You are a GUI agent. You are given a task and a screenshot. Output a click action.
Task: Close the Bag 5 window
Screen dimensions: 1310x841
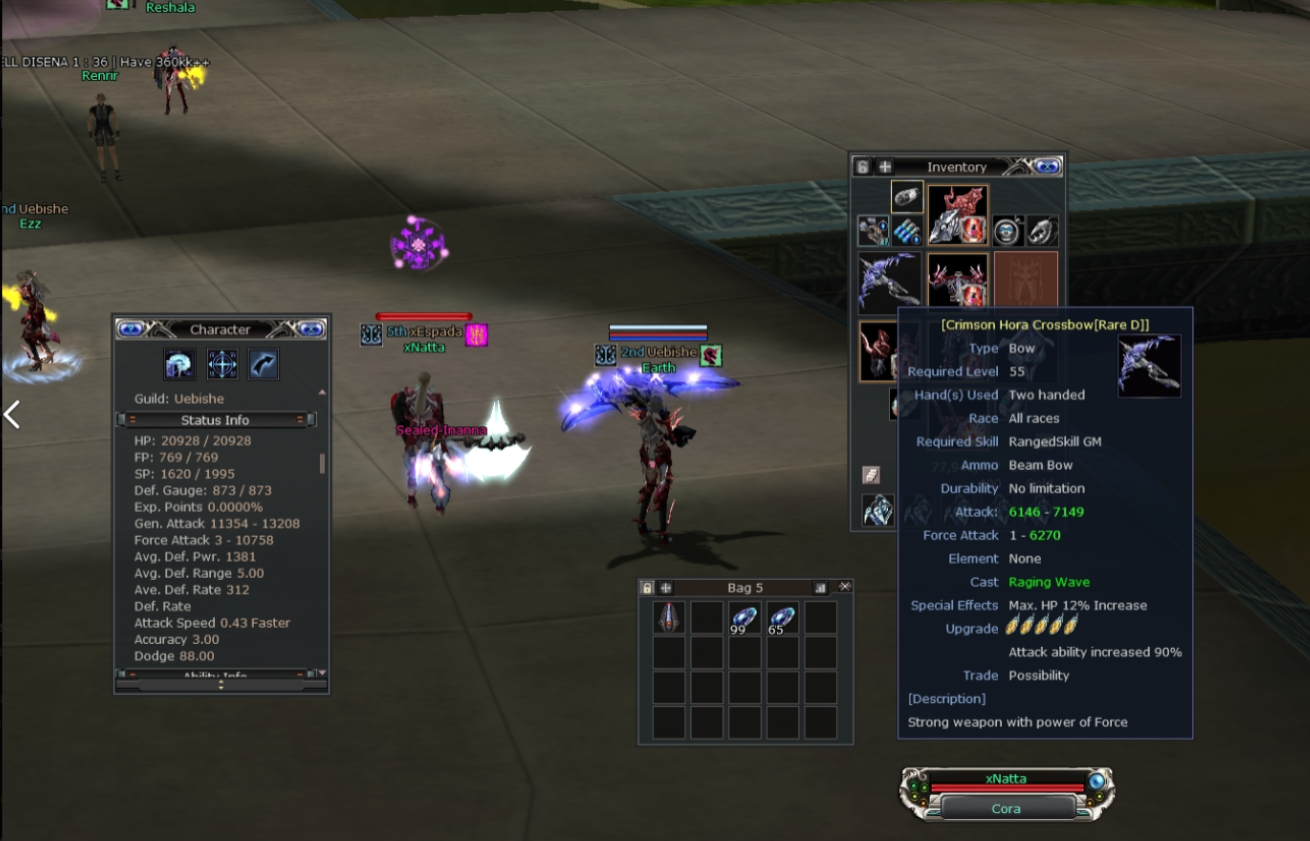(845, 587)
